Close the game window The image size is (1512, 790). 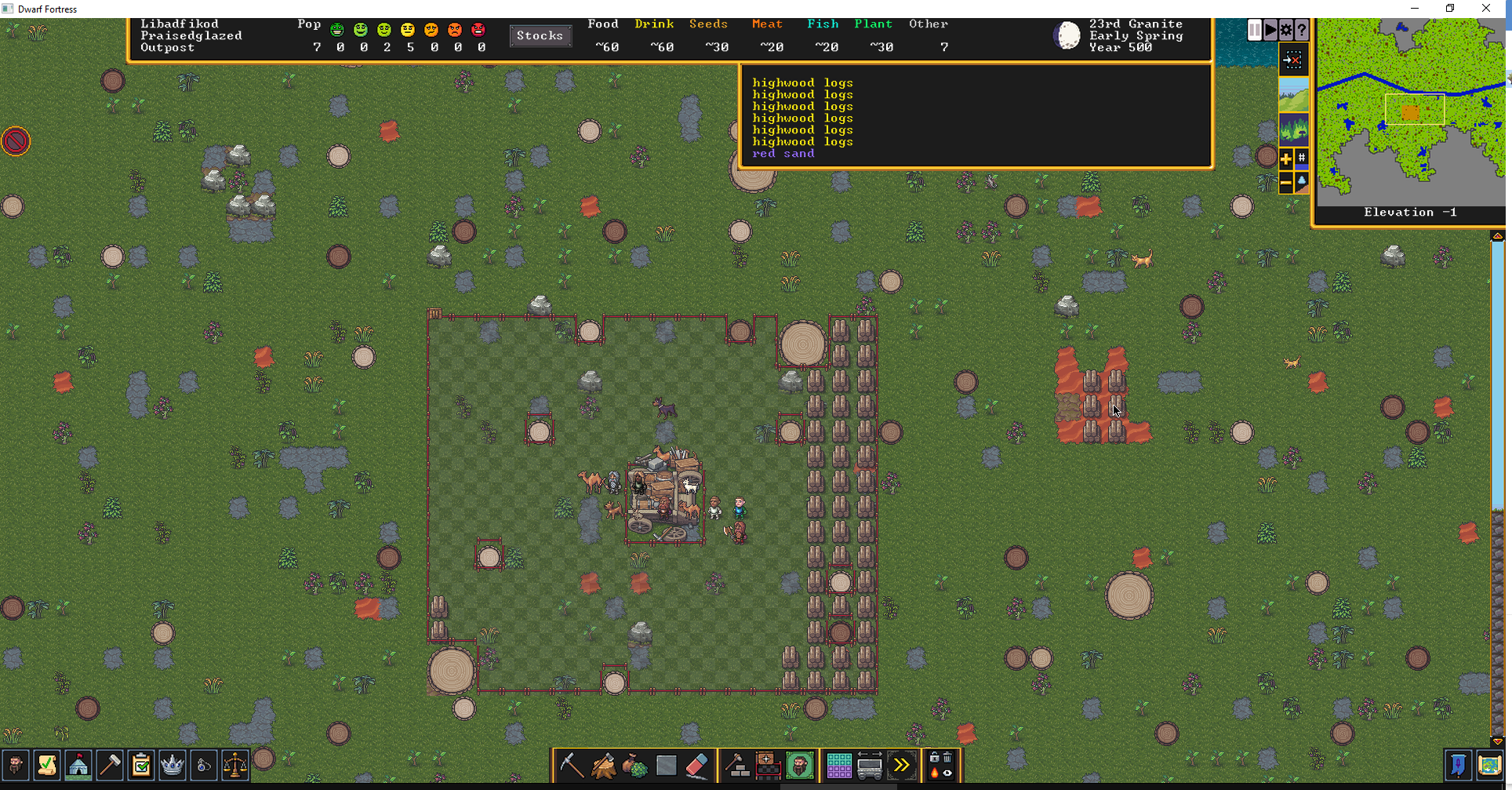(x=1486, y=9)
